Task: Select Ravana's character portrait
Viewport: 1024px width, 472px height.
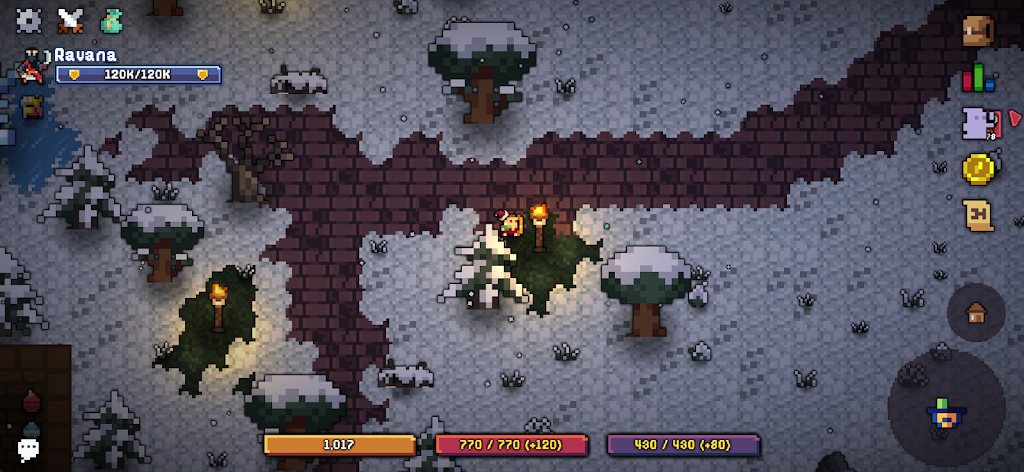Action: click(x=31, y=66)
